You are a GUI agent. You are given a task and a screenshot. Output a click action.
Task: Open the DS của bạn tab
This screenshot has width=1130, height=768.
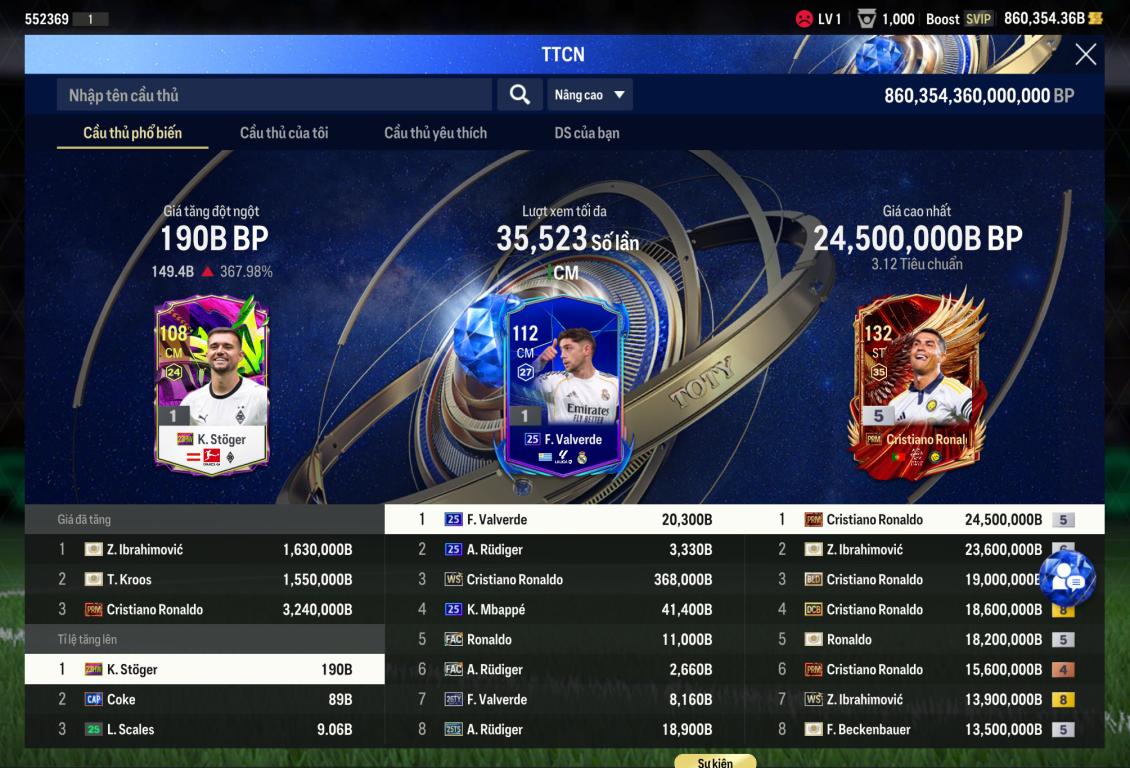click(x=587, y=133)
